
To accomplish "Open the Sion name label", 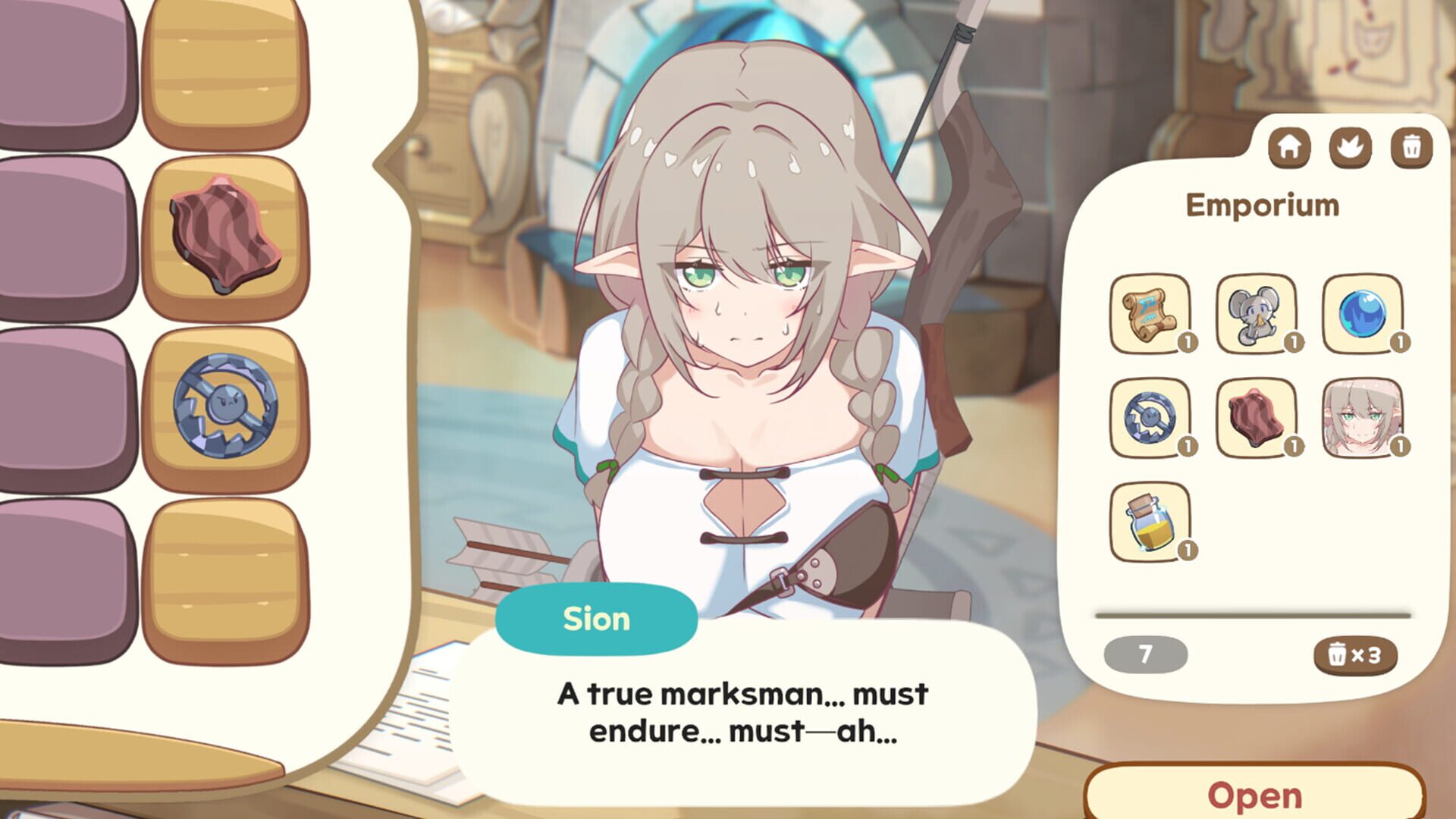I will coord(596,618).
